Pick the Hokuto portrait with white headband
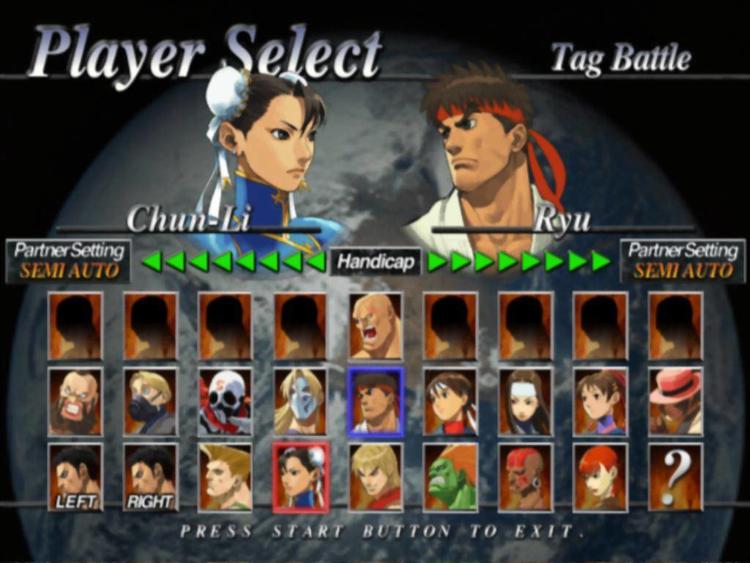This screenshot has height=563, width=750. (x=525, y=401)
